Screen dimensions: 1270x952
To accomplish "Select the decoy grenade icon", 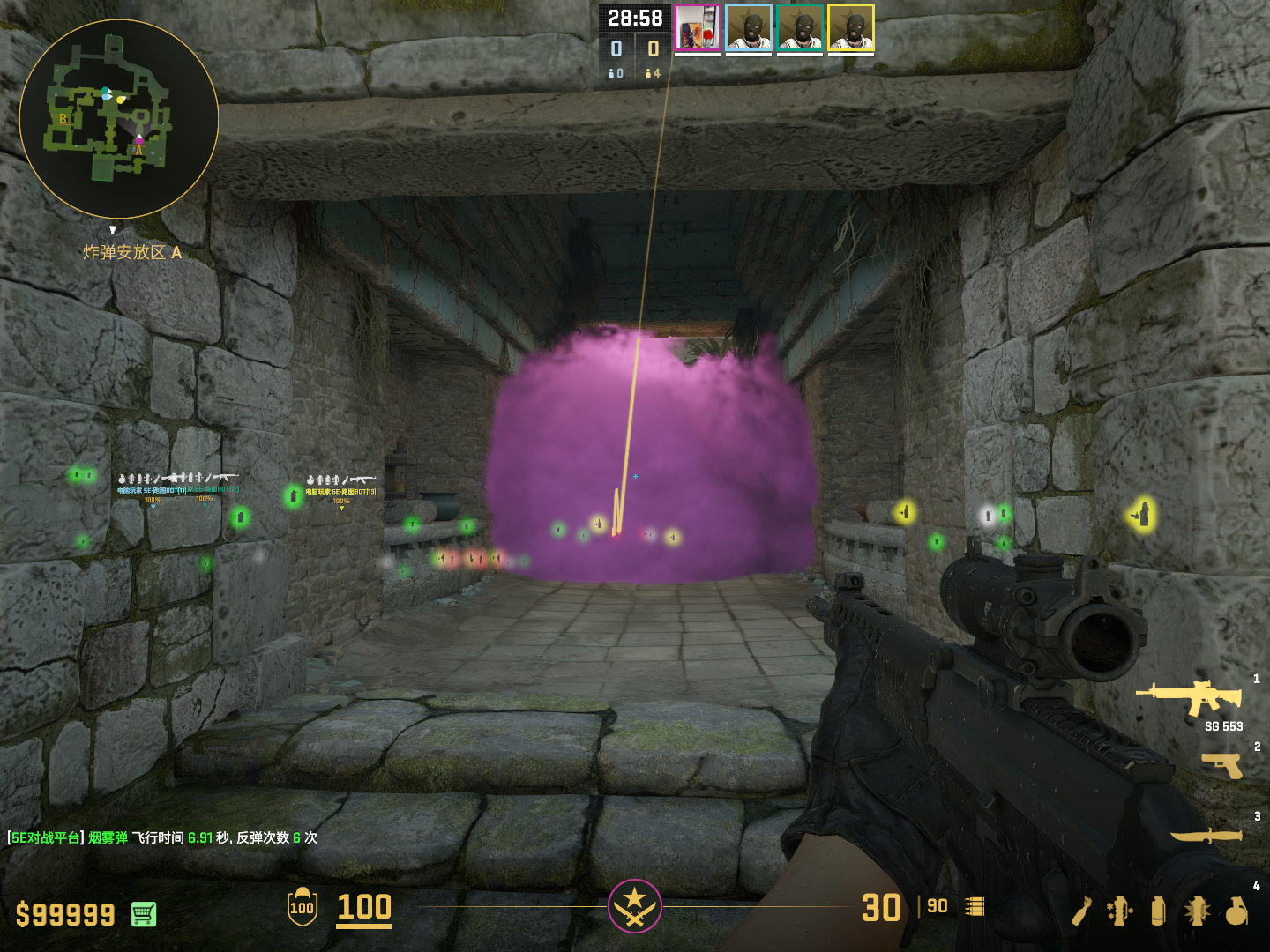I will point(1119,911).
